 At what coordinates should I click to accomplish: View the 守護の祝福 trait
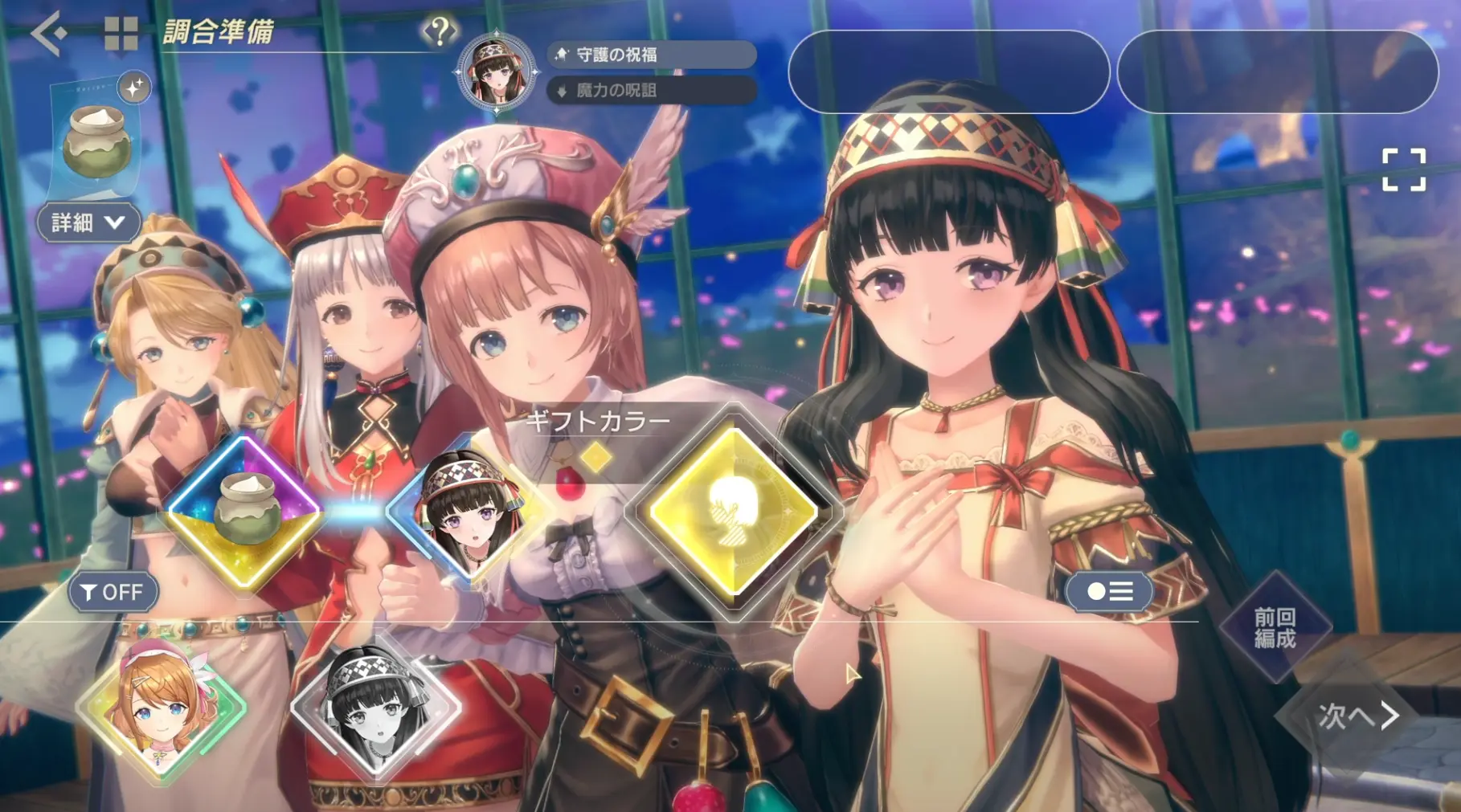651,55
